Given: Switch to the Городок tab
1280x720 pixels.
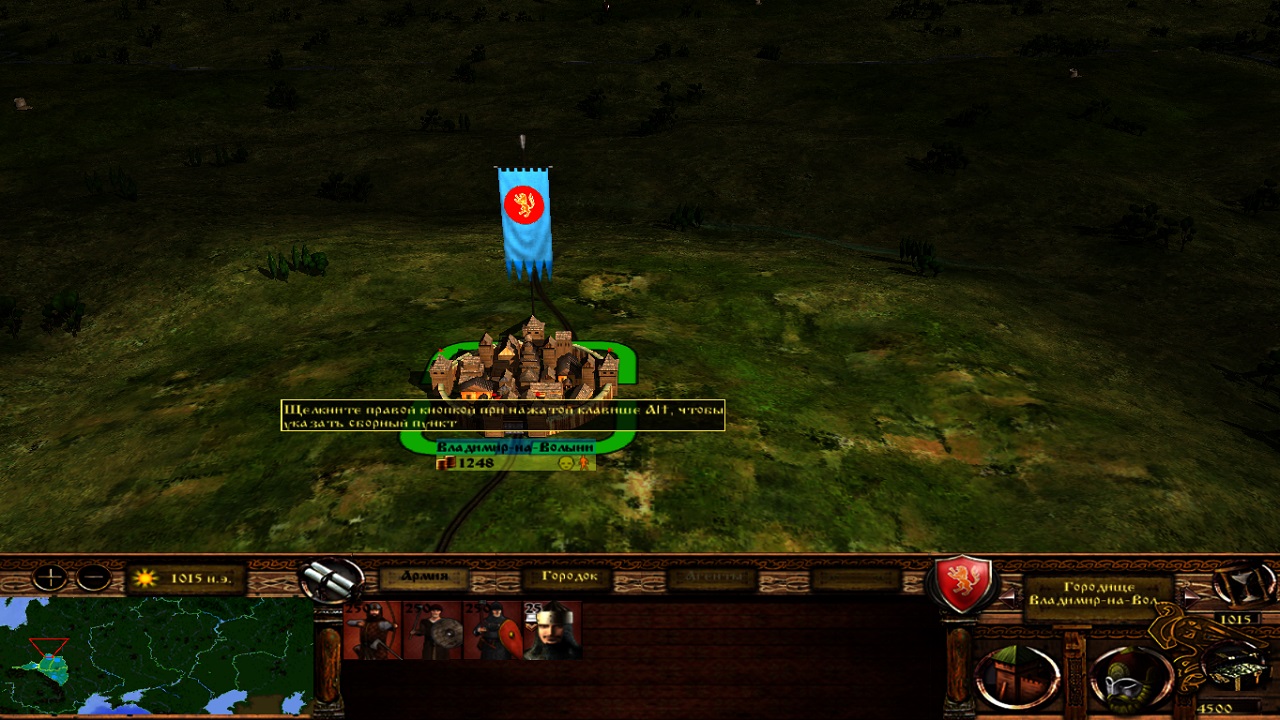Looking at the screenshot, I should [x=569, y=577].
